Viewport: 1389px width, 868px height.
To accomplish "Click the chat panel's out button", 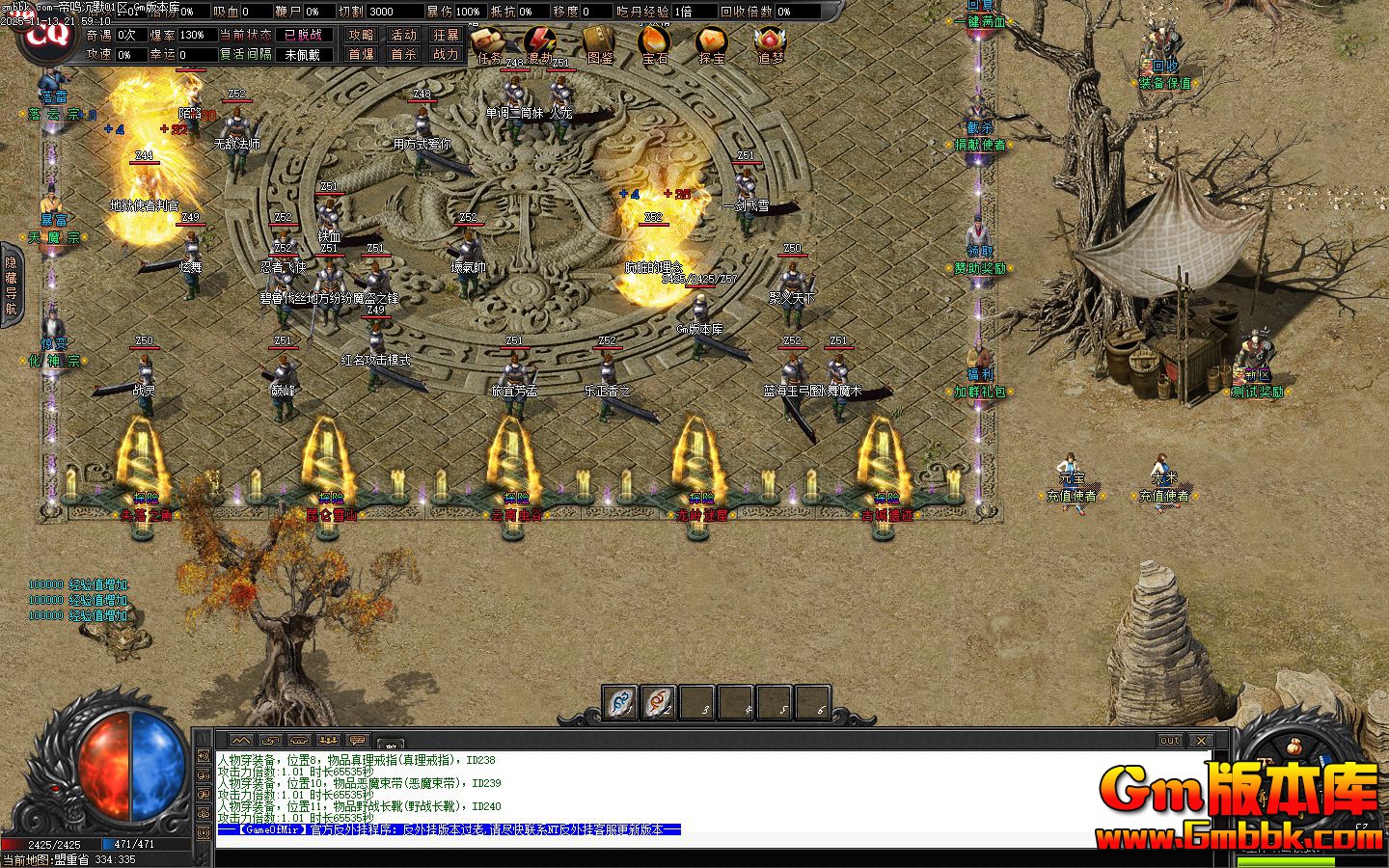I will [1169, 741].
